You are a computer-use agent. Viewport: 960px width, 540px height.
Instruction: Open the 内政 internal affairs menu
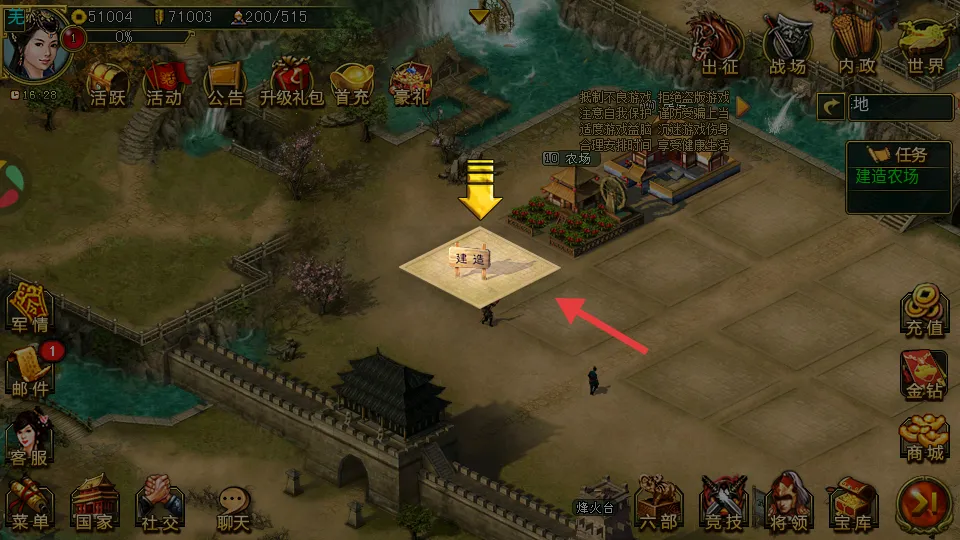(856, 48)
